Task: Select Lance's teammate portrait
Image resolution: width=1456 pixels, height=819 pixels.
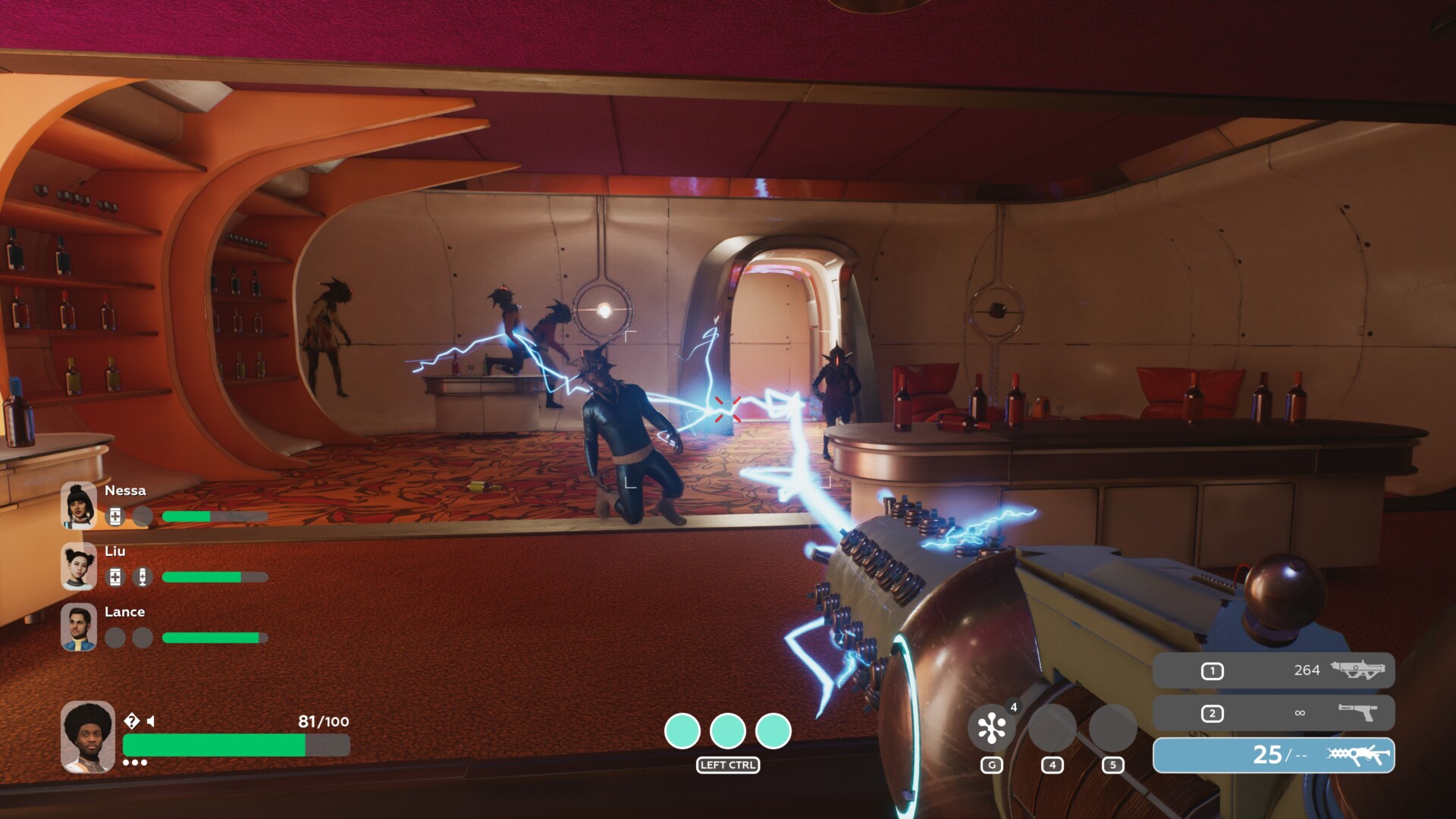Action: coord(79,626)
